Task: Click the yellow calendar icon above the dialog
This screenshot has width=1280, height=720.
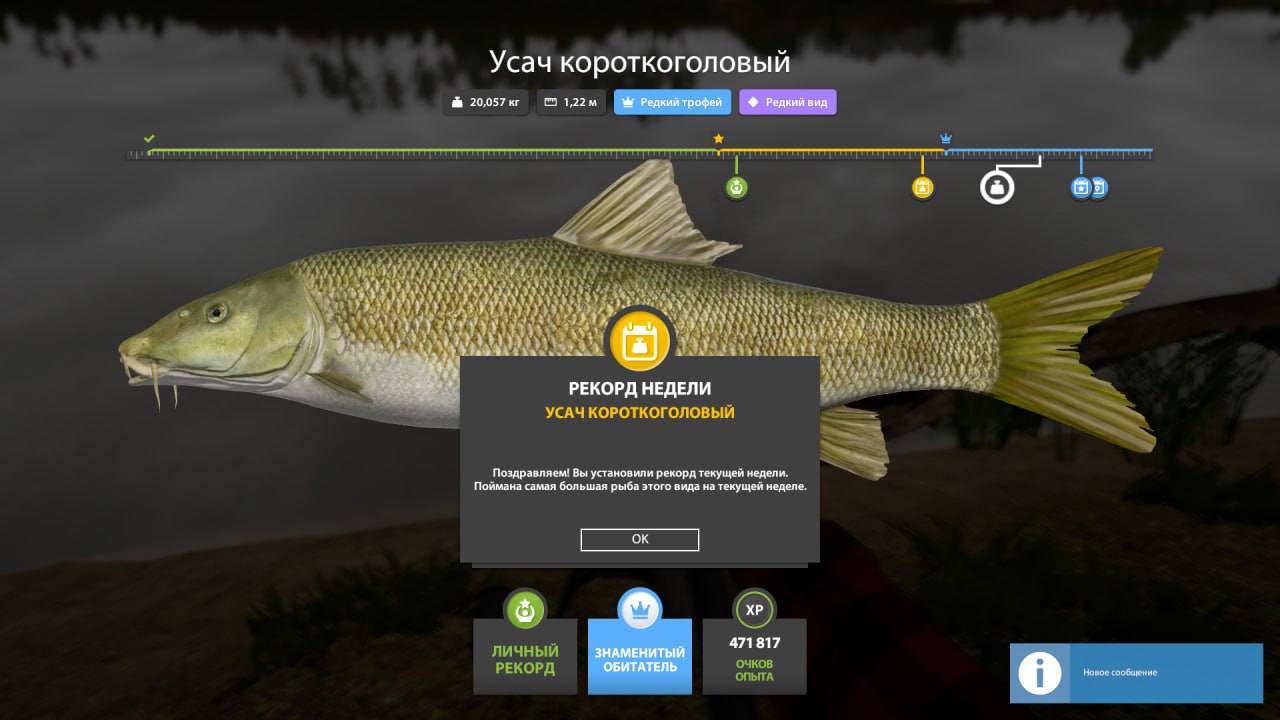Action: [x=639, y=340]
